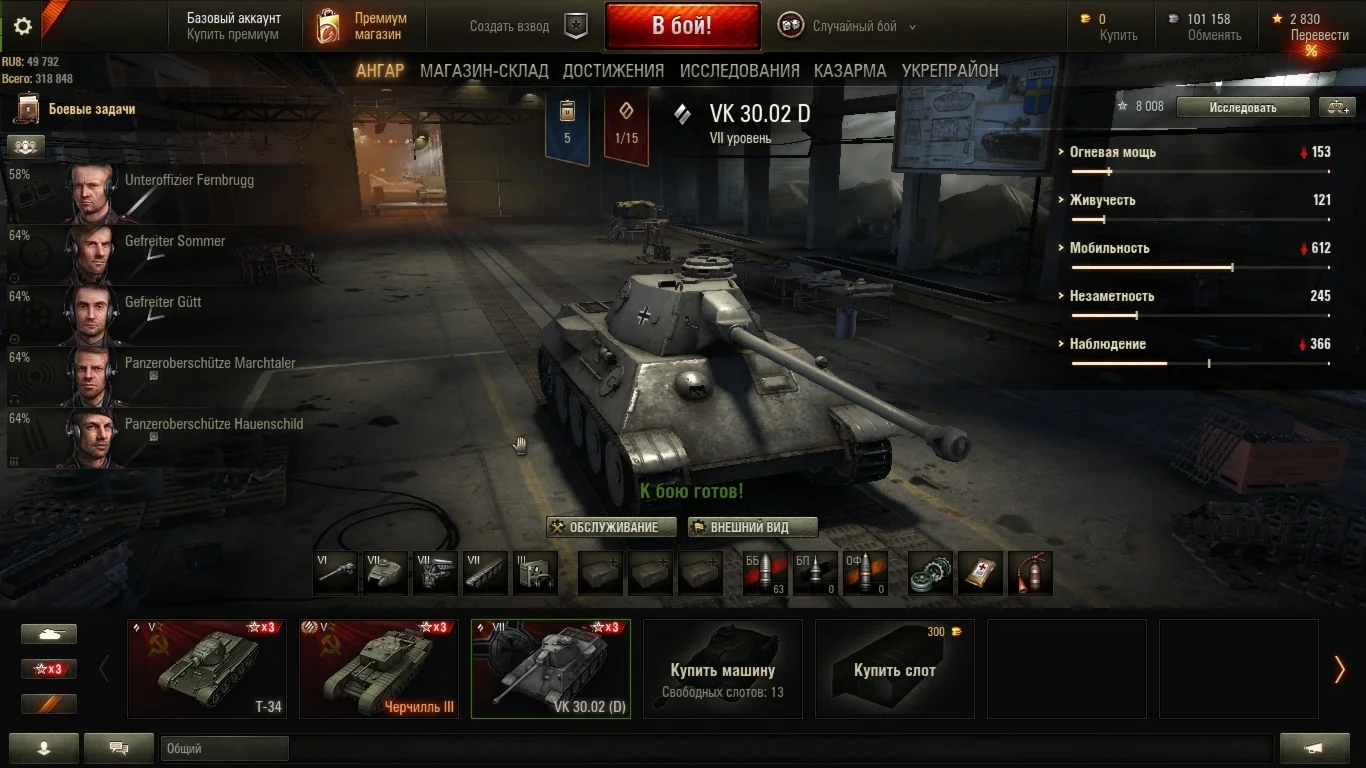
Task: Toggle the x3 experience bonus filter
Action: pos(48,668)
